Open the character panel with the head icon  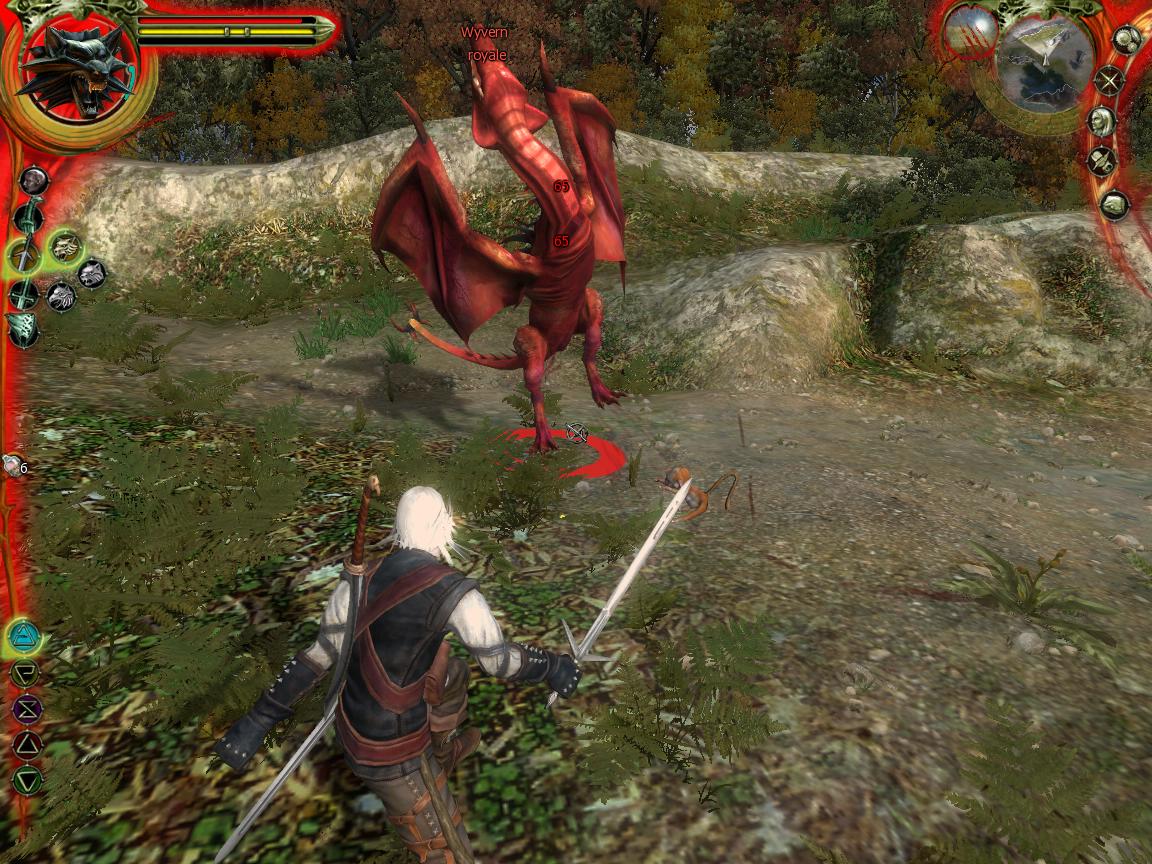coord(1102,122)
